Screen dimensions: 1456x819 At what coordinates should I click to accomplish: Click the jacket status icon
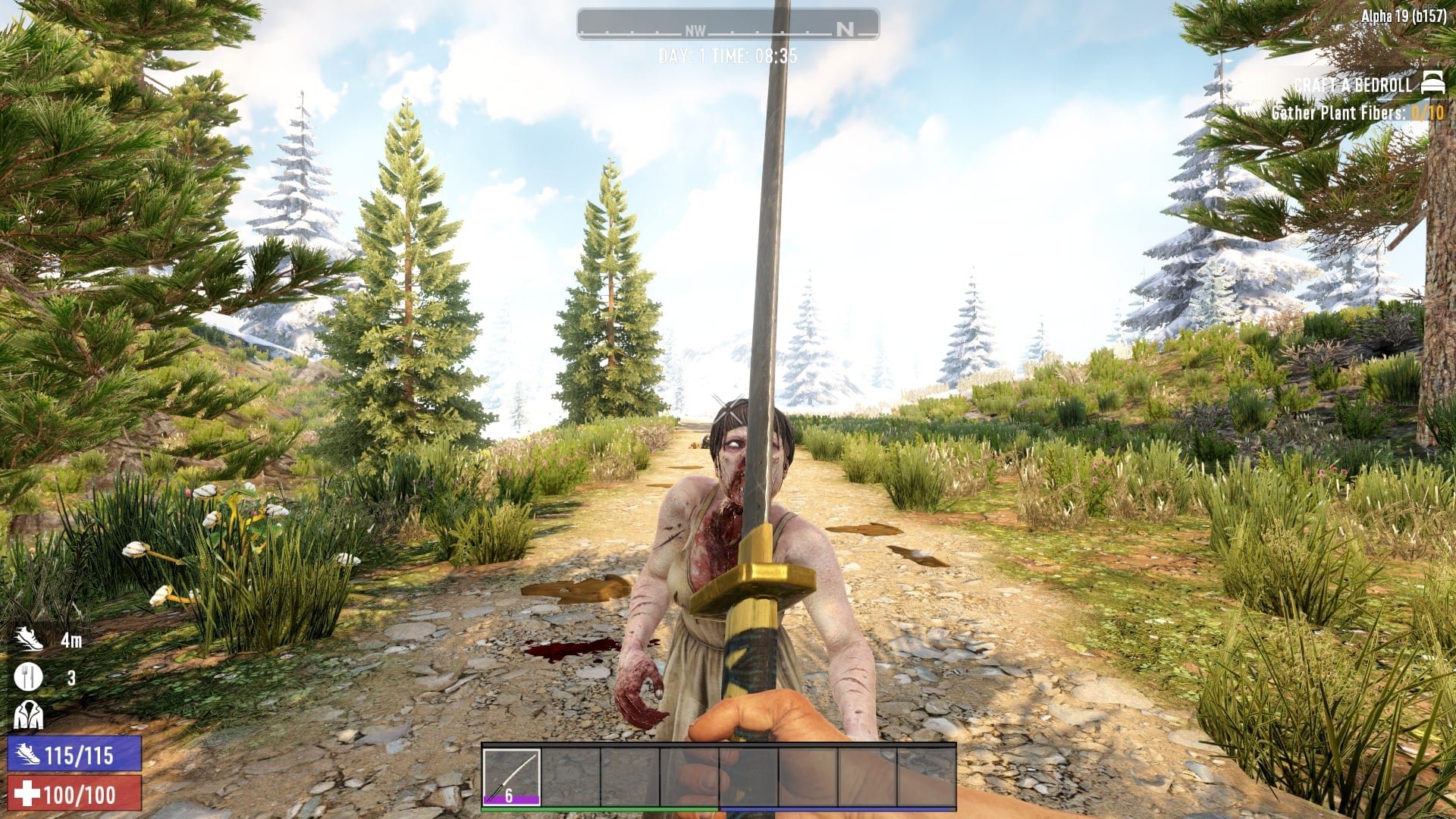click(28, 714)
